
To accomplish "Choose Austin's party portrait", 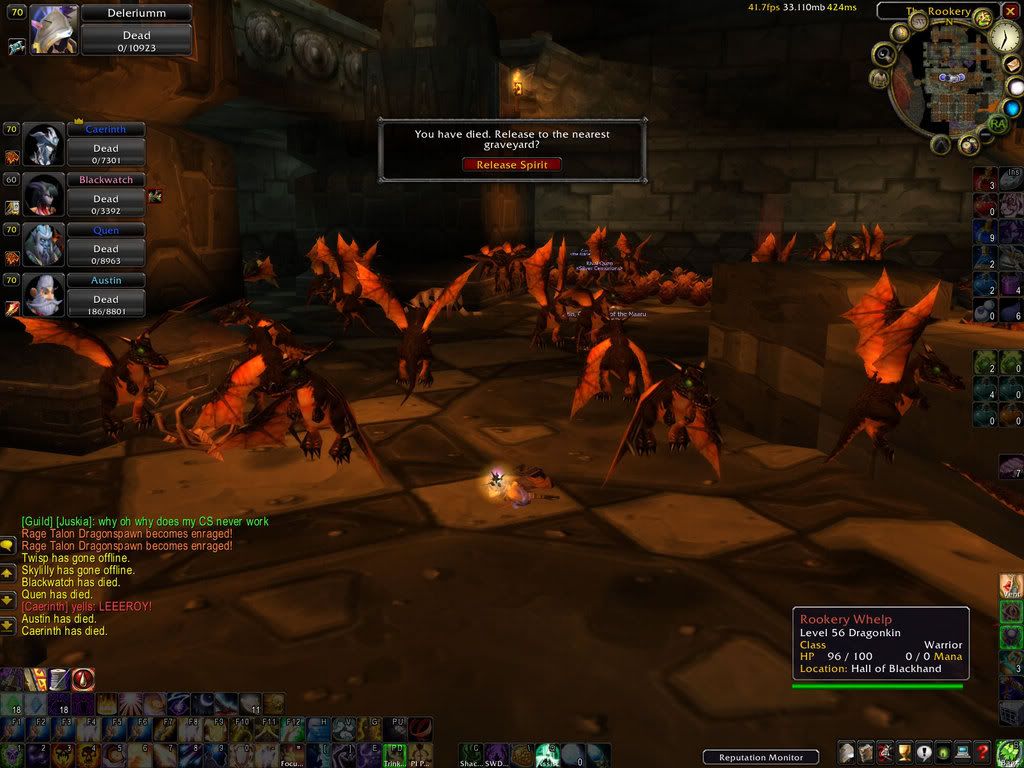I will [x=43, y=296].
